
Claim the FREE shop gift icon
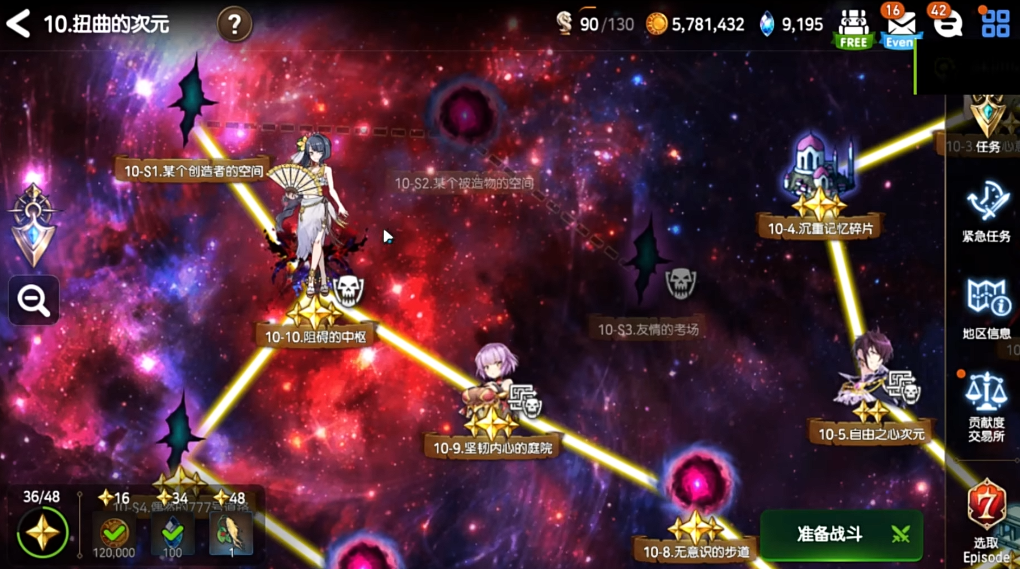pos(853,27)
